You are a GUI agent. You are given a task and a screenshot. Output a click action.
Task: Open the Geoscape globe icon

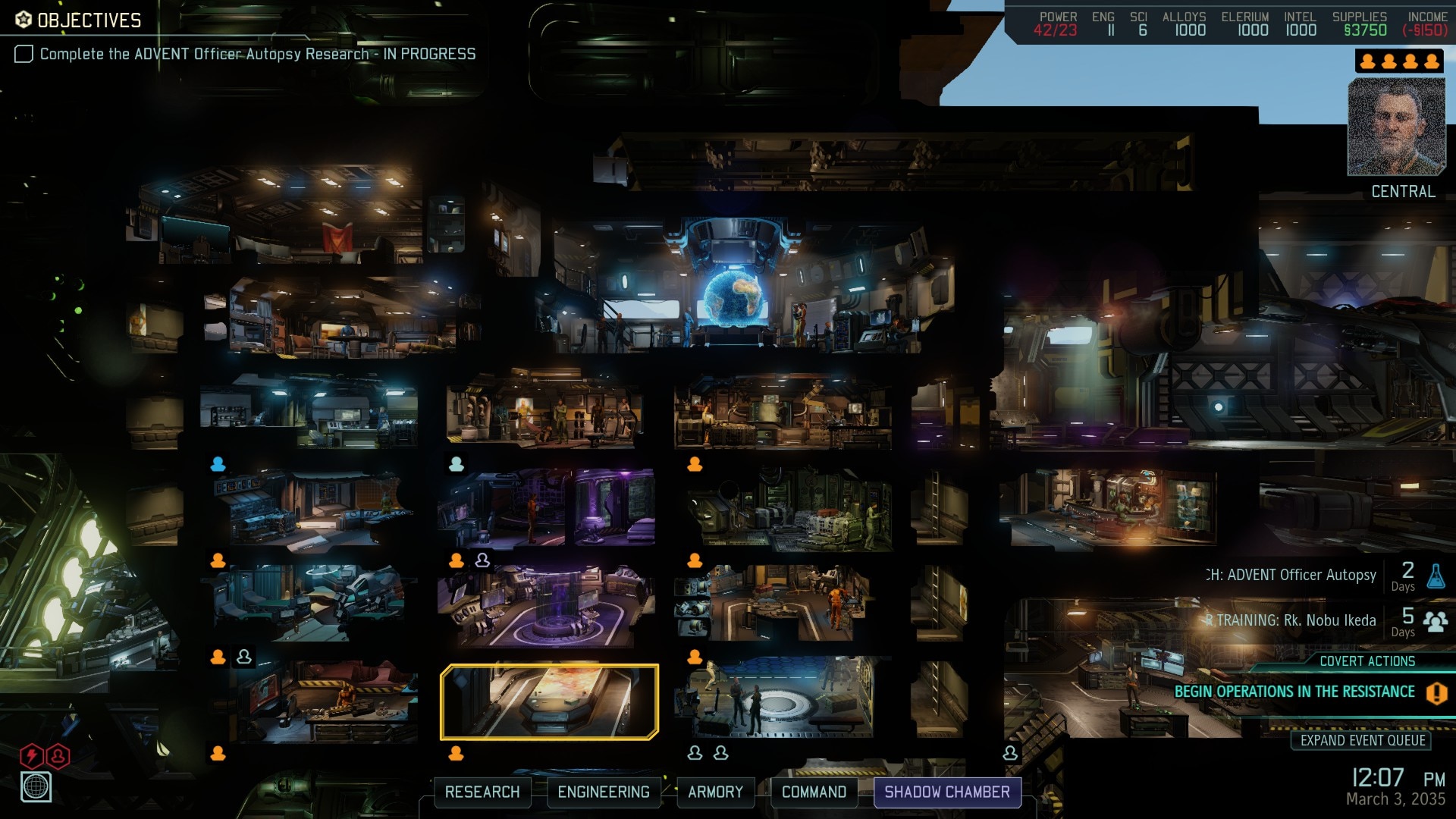coord(36,786)
